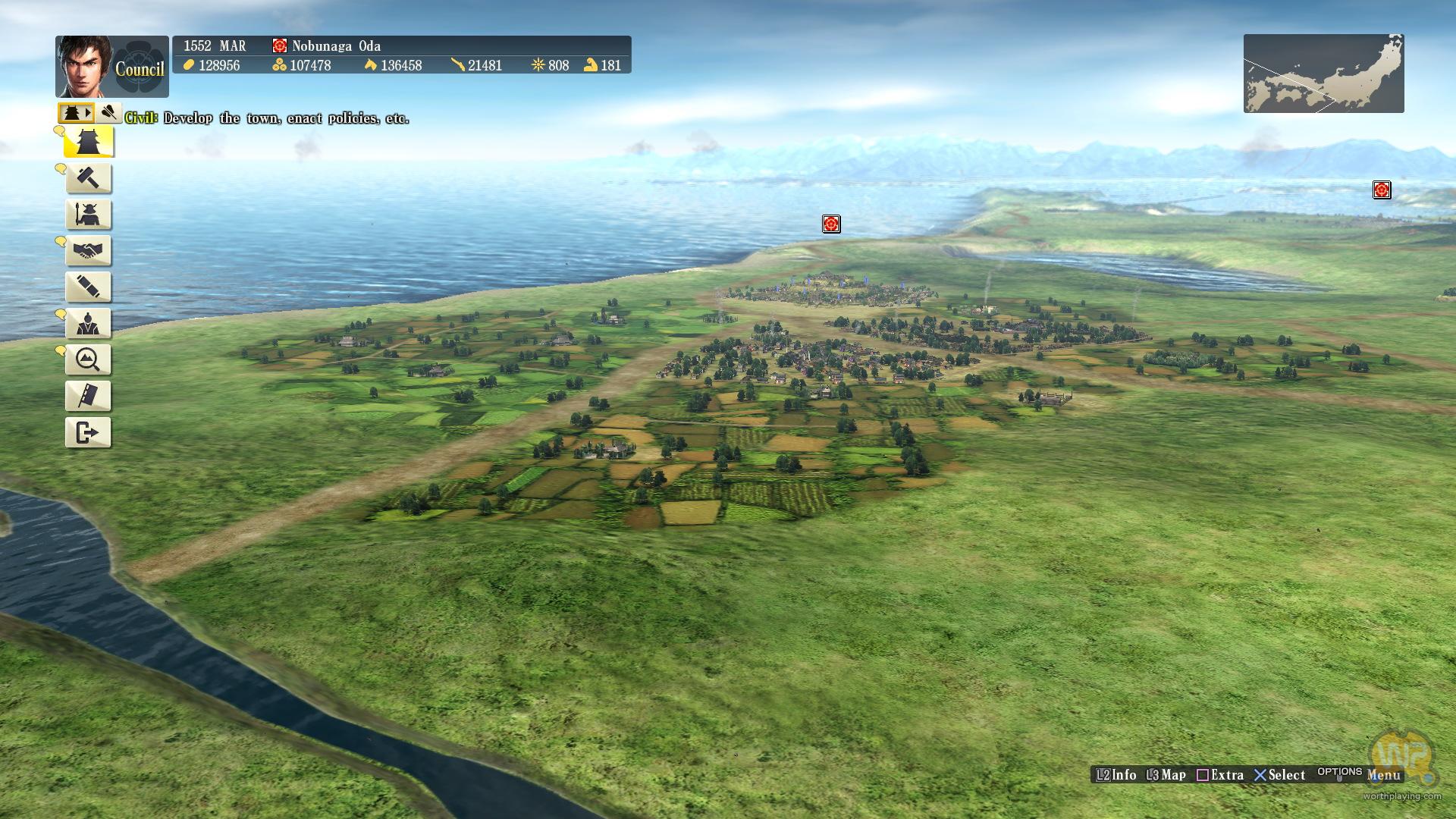Open the Japan minimap
The width and height of the screenshot is (1456, 819).
(1323, 74)
